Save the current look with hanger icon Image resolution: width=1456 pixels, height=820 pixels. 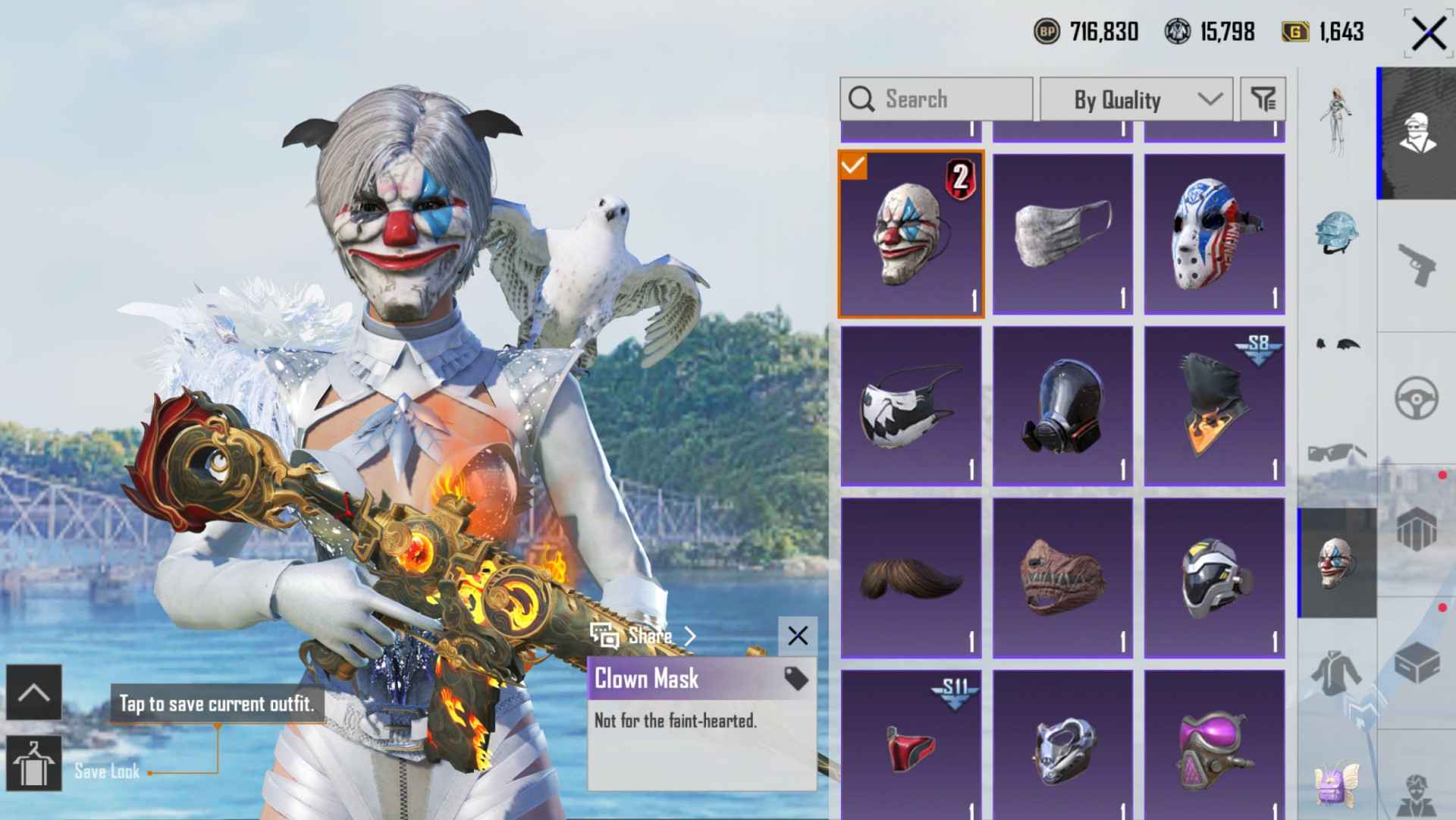(34, 763)
